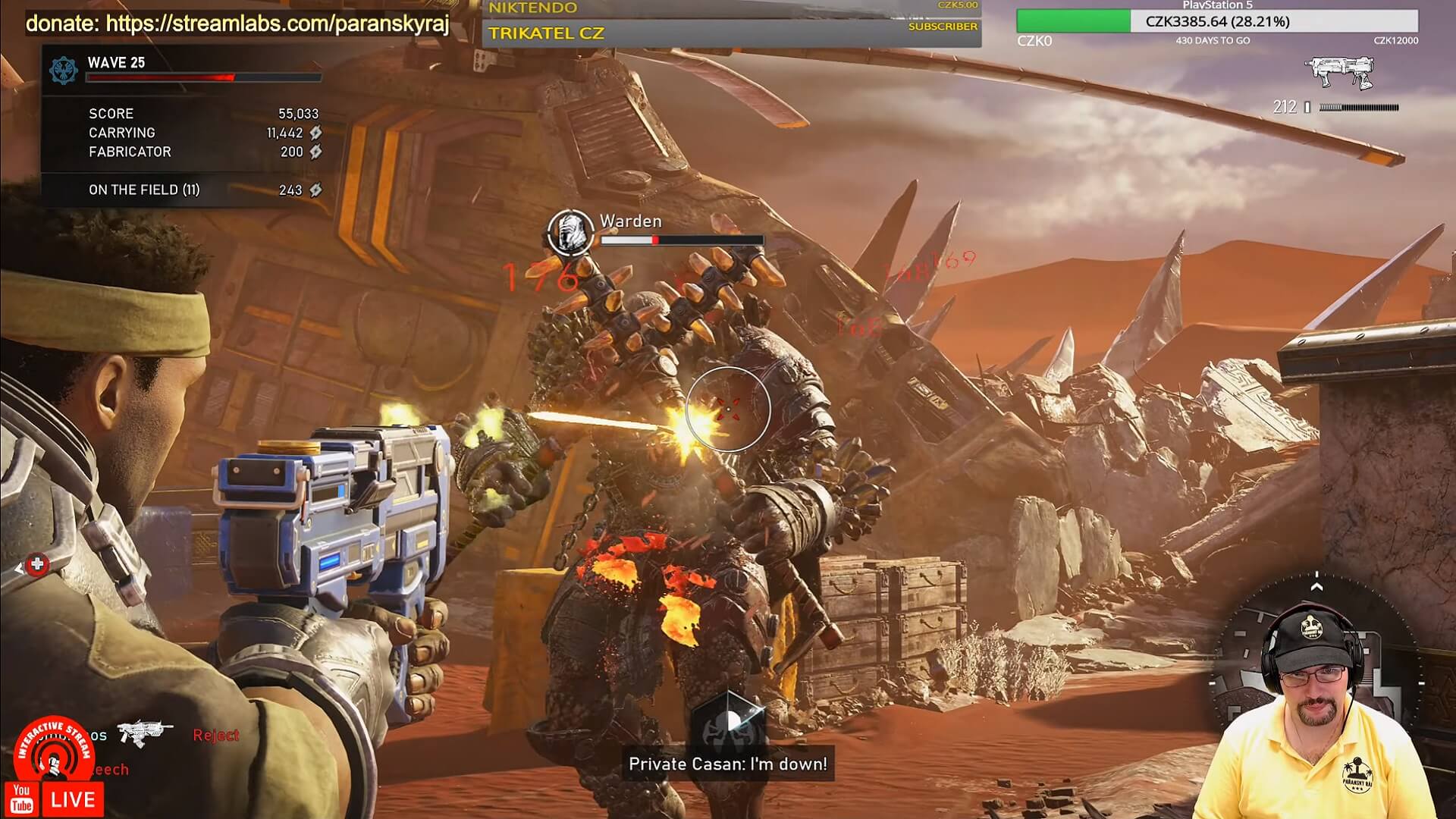Click the Horde wave gear emblem

click(63, 70)
